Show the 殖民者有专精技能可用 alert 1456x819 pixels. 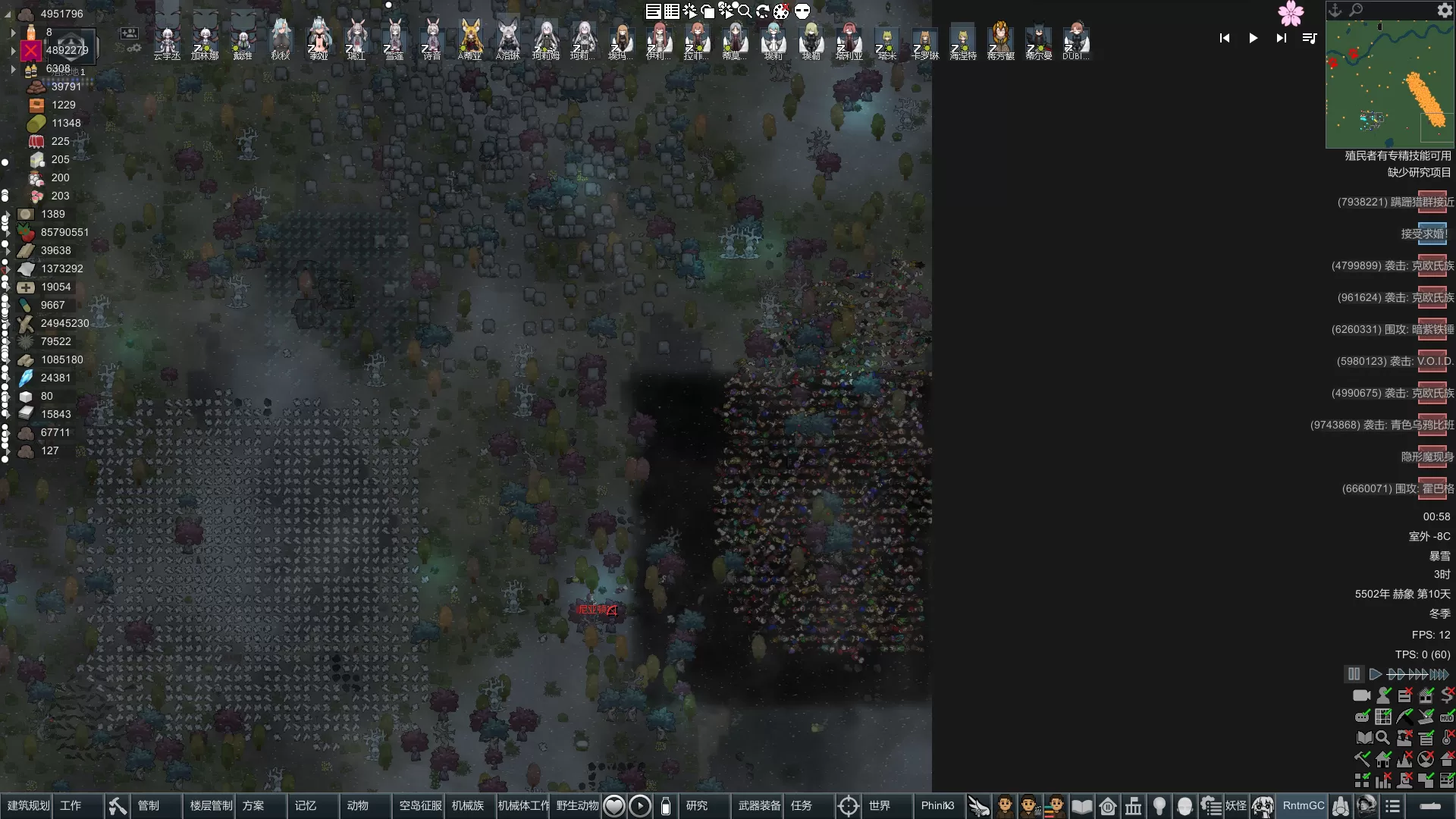1398,156
